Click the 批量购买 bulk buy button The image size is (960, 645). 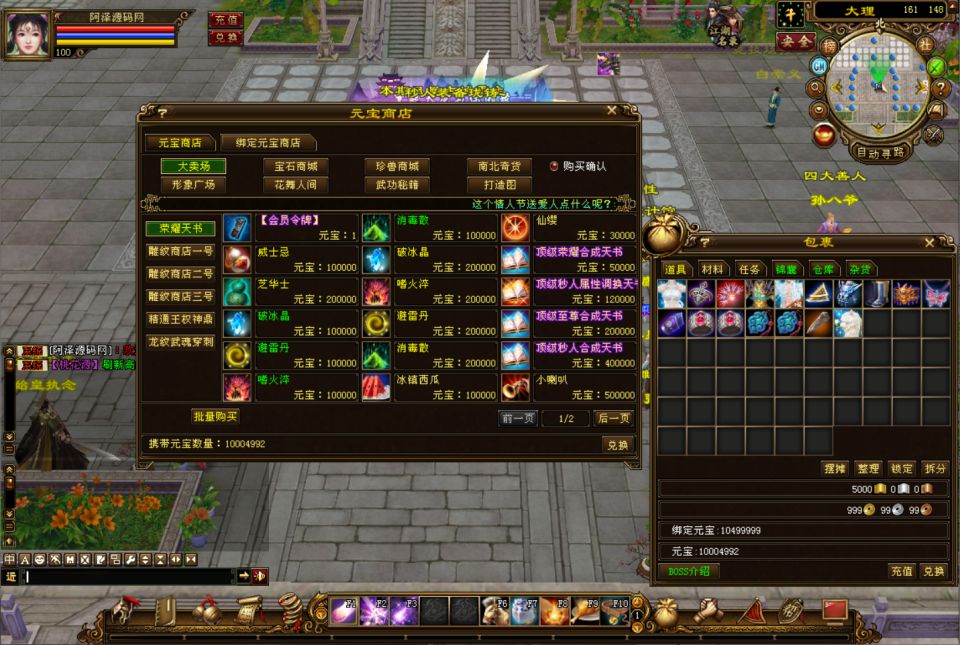point(216,416)
